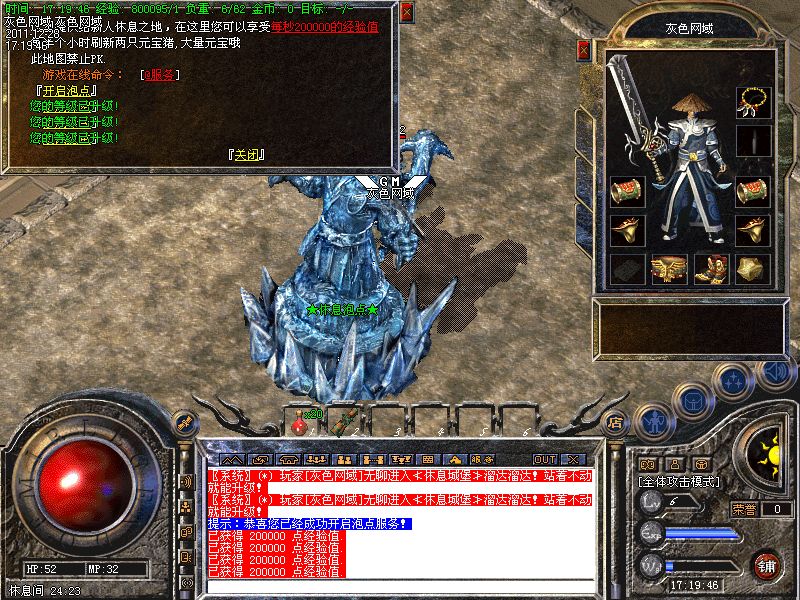
Task: Open the round red 铺 stall button
Action: (767, 566)
